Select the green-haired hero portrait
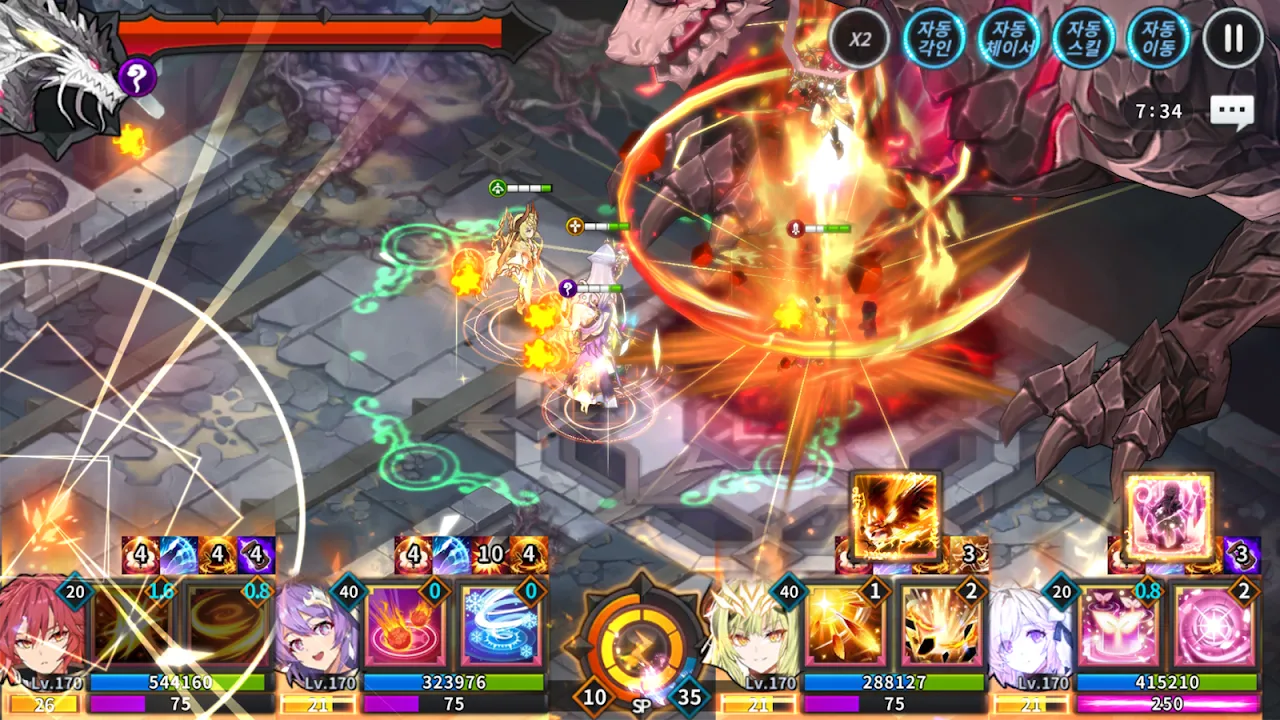The height and width of the screenshot is (720, 1280). tap(755, 630)
